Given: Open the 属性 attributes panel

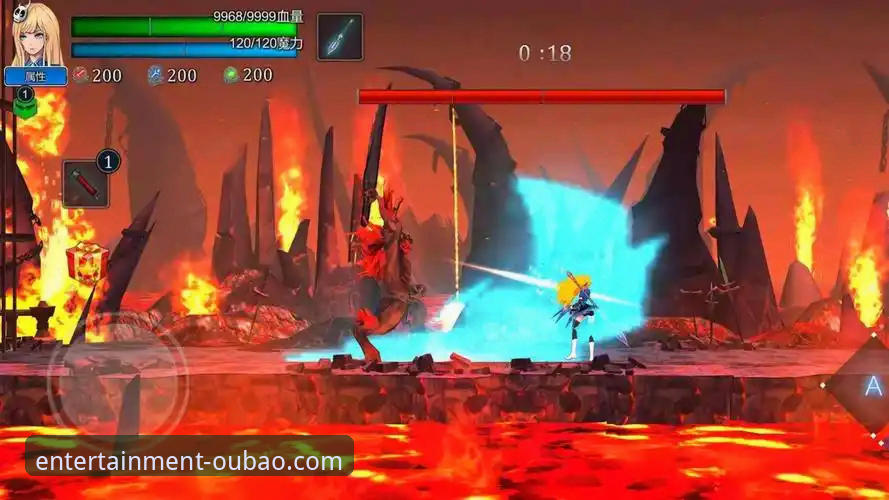Looking at the screenshot, I should click(x=36, y=76).
